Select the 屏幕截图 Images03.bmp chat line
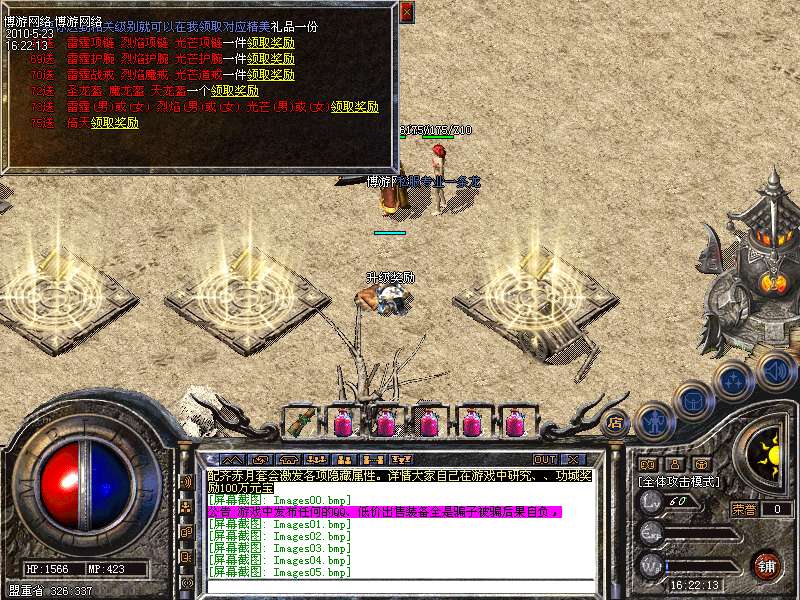800x600 pixels. tap(280, 548)
